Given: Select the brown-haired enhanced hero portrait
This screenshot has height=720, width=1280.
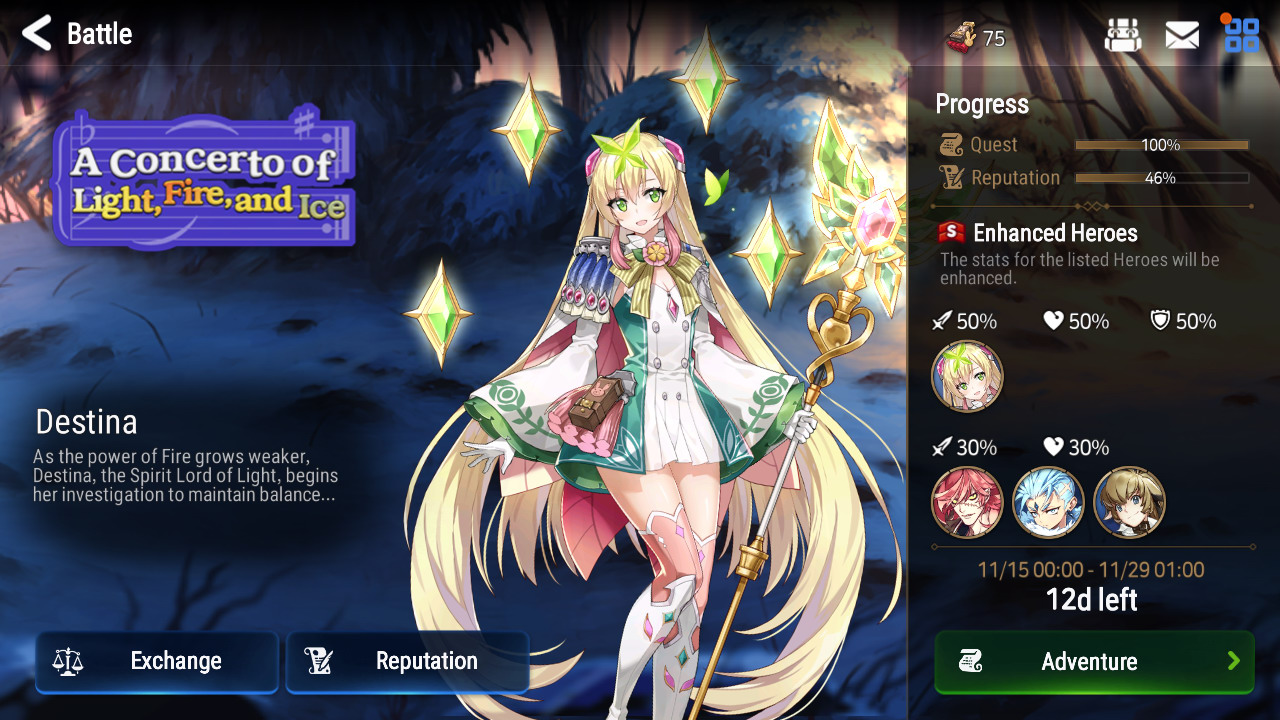Looking at the screenshot, I should 1129,502.
